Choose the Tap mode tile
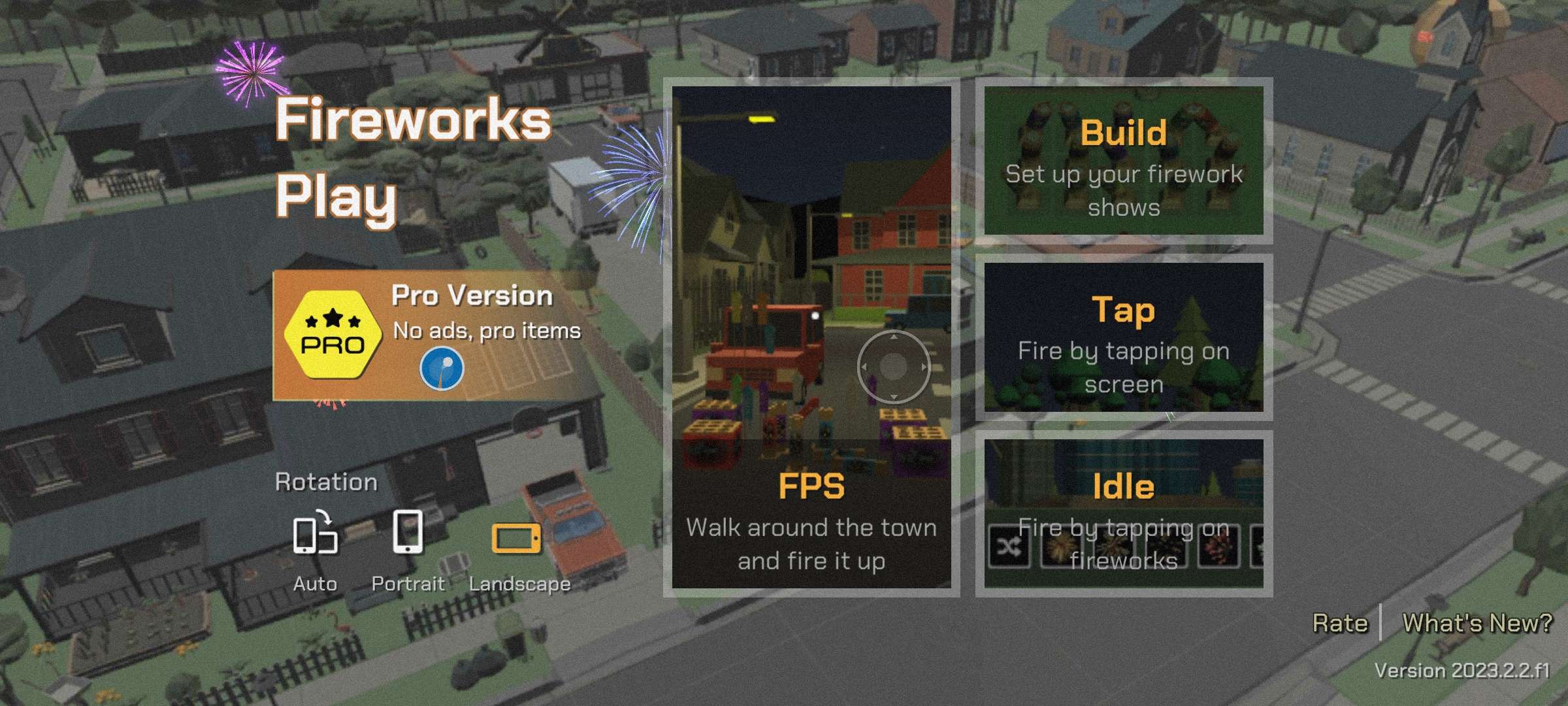1568x706 pixels. 1123,337
